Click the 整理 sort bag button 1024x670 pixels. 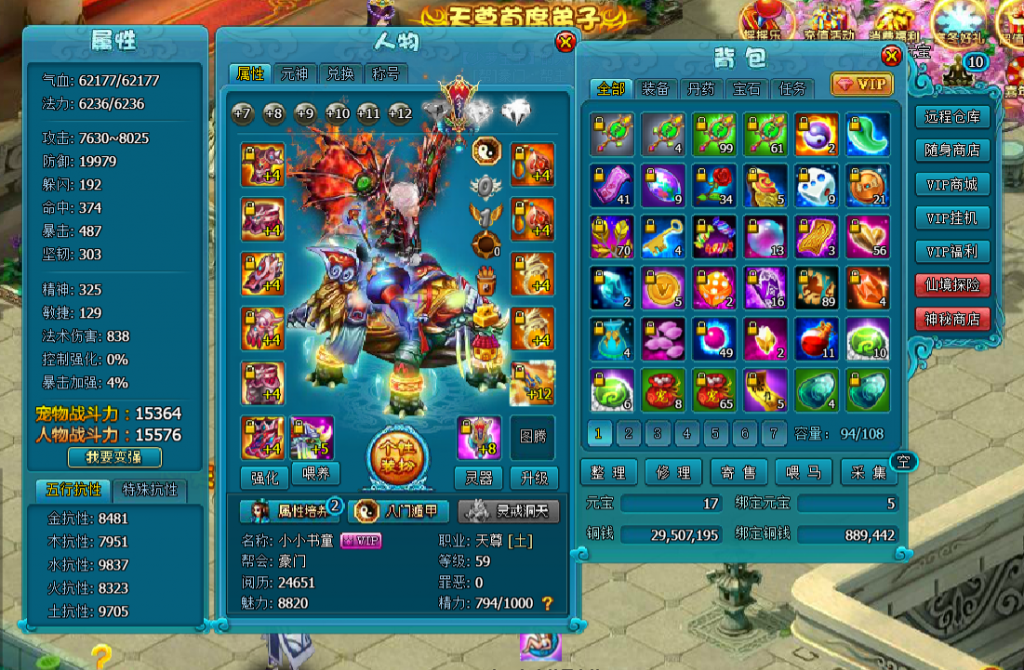[610, 472]
